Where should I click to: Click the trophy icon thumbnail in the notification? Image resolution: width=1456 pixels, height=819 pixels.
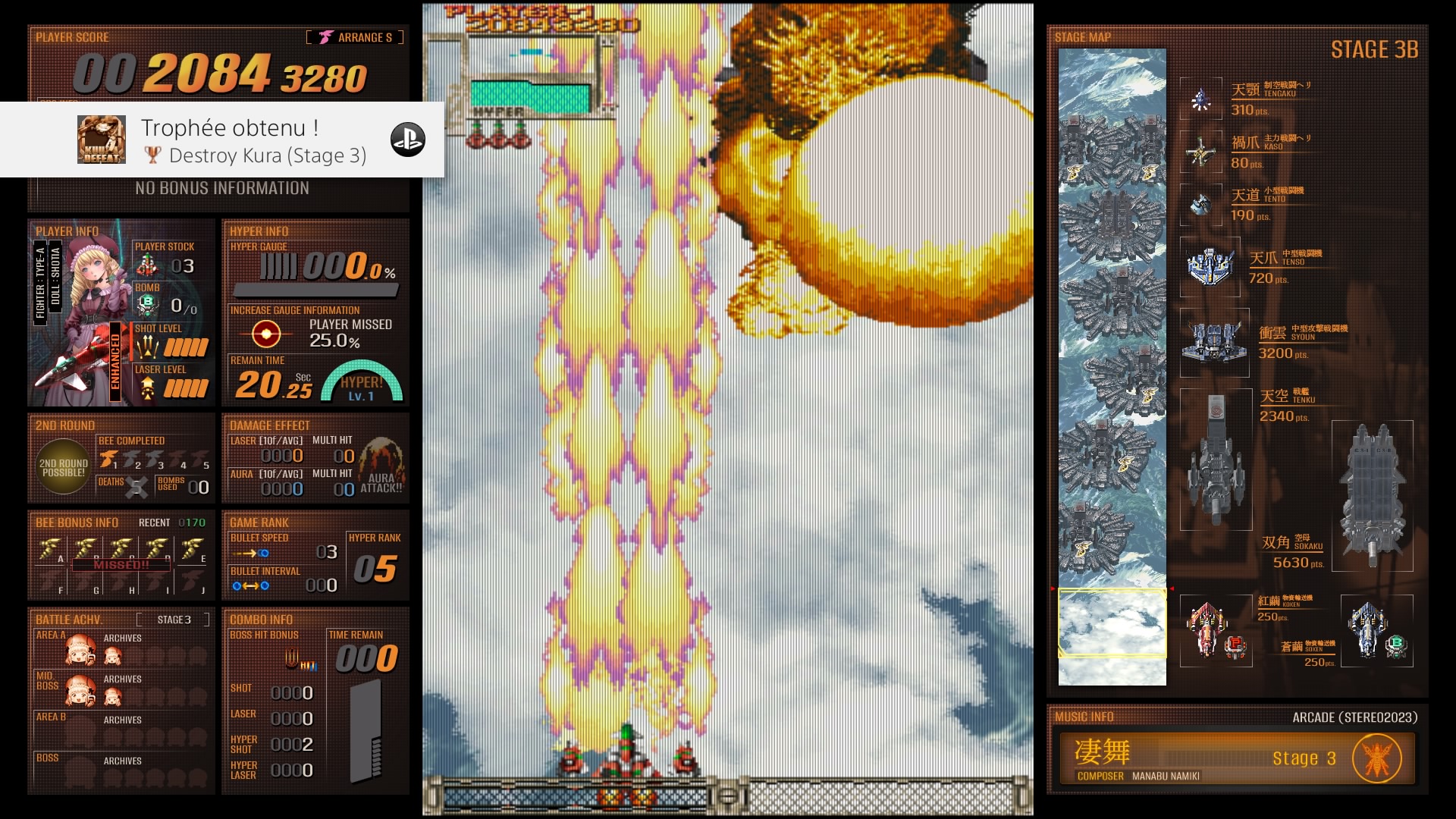pos(102,140)
